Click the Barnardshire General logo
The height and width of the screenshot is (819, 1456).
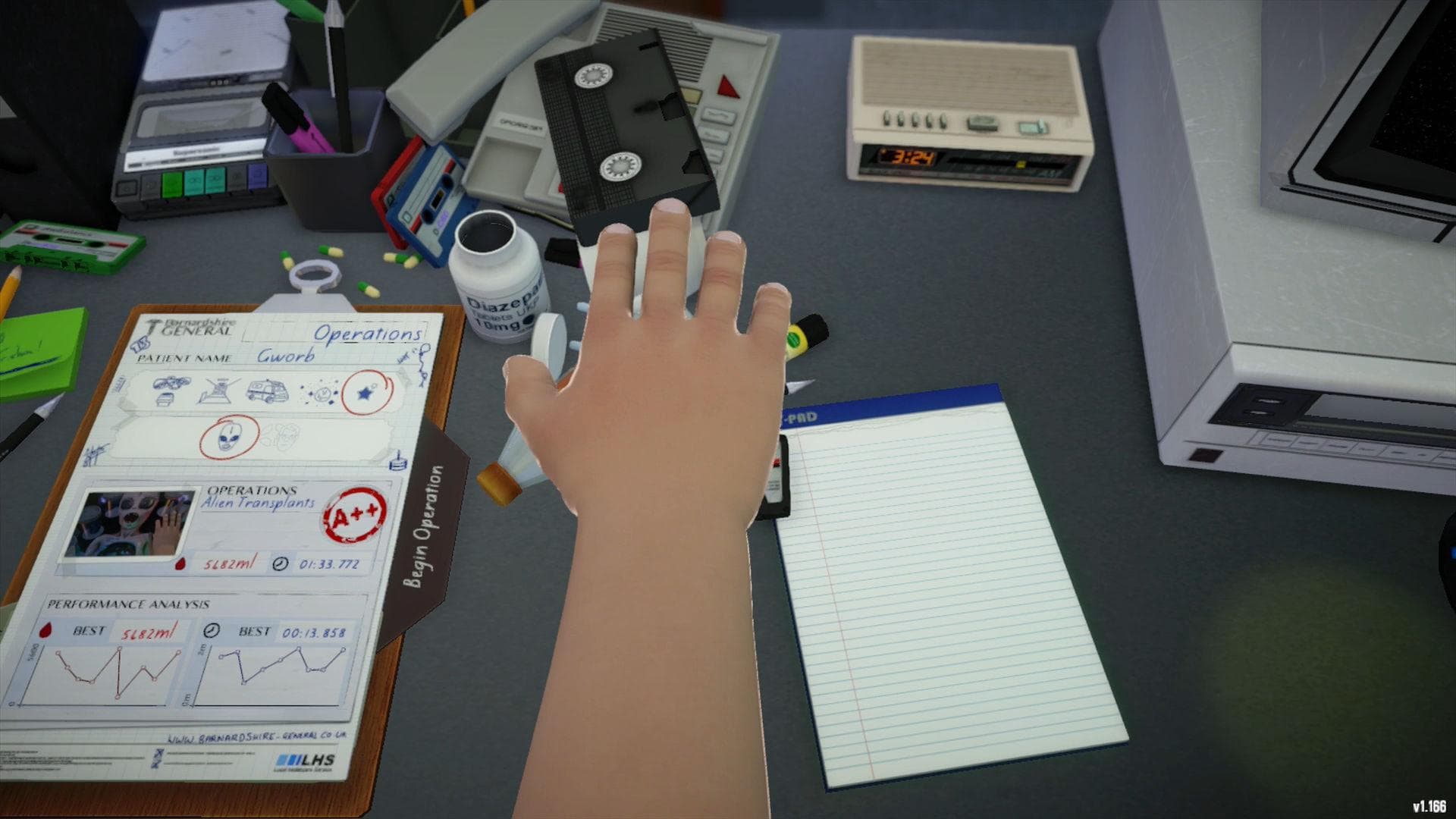[x=186, y=327]
